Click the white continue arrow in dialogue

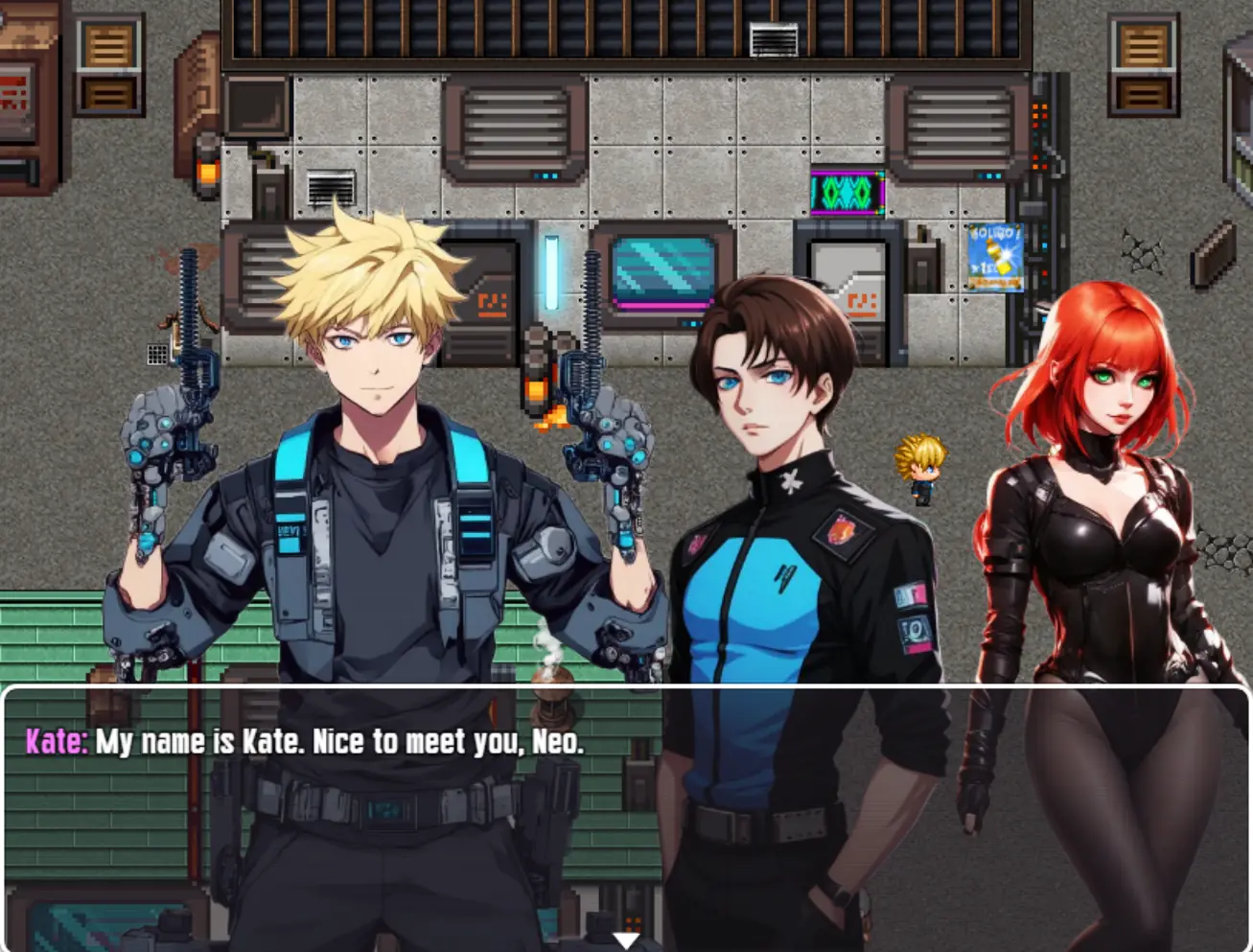626,940
